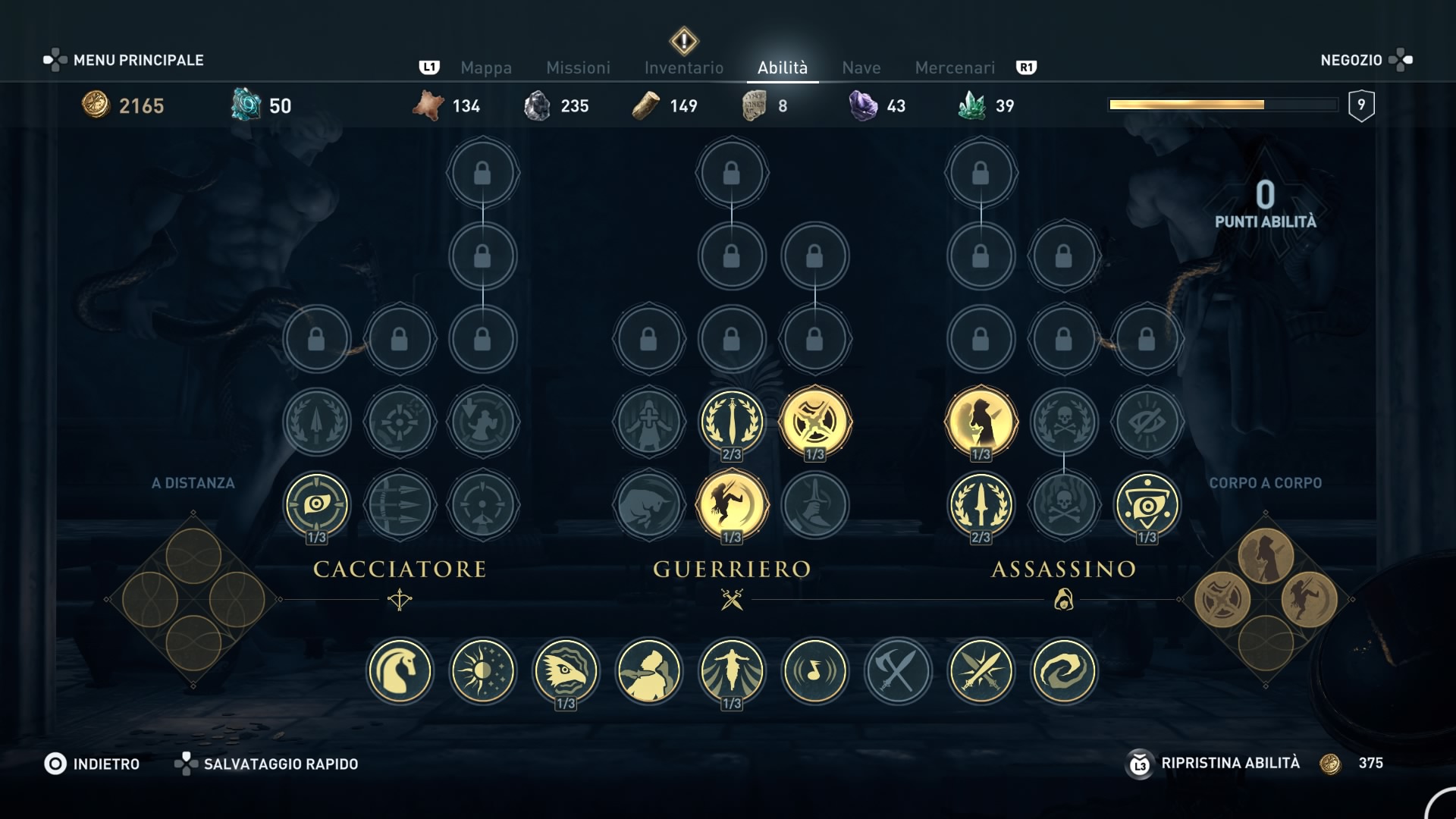
Task: Select the skull and crossbones assassin skill above
Action: click(1064, 422)
